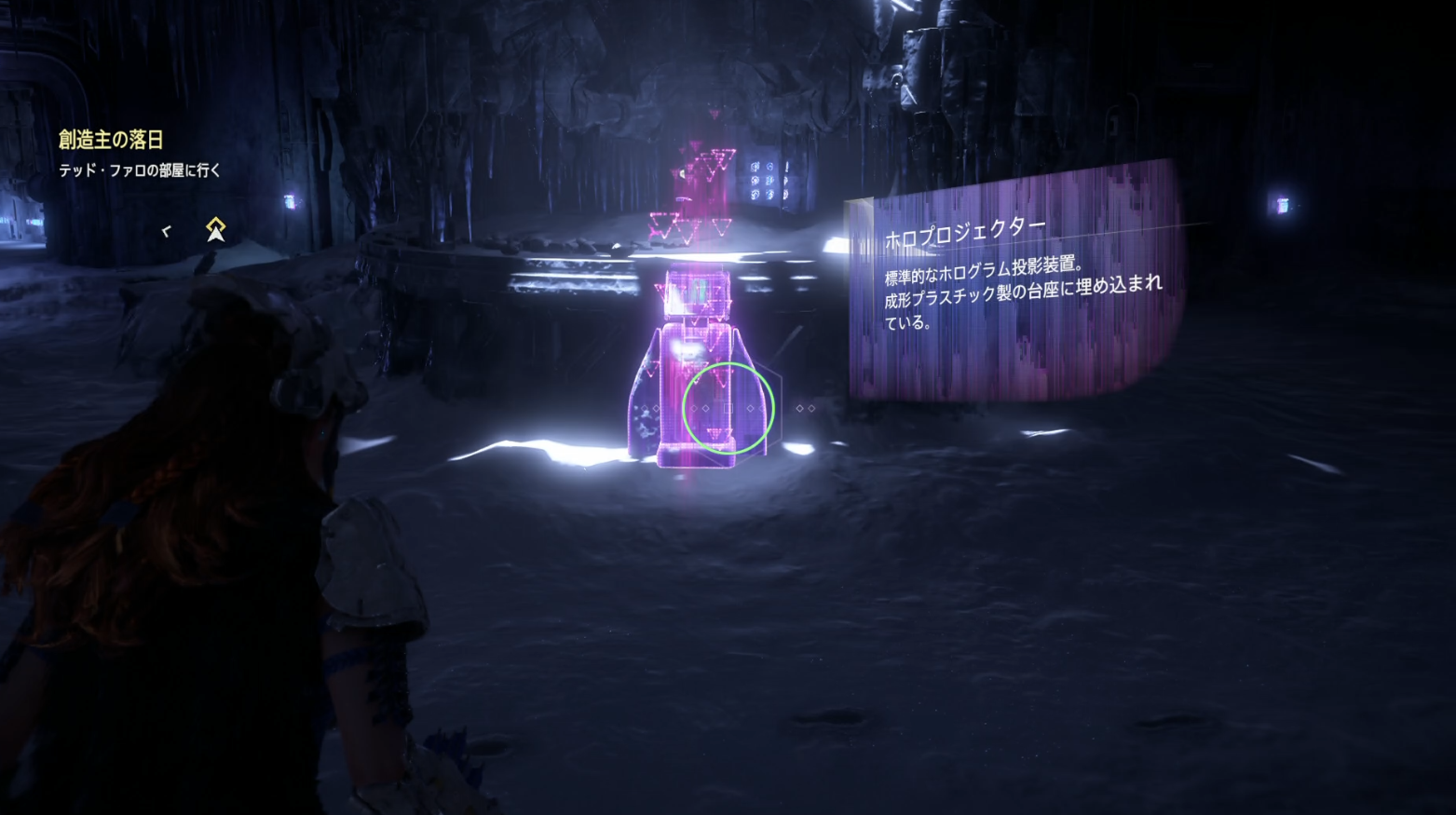The image size is (1456, 815).
Task: Click the white player arrow on the compass
Action: pyautogui.click(x=216, y=236)
